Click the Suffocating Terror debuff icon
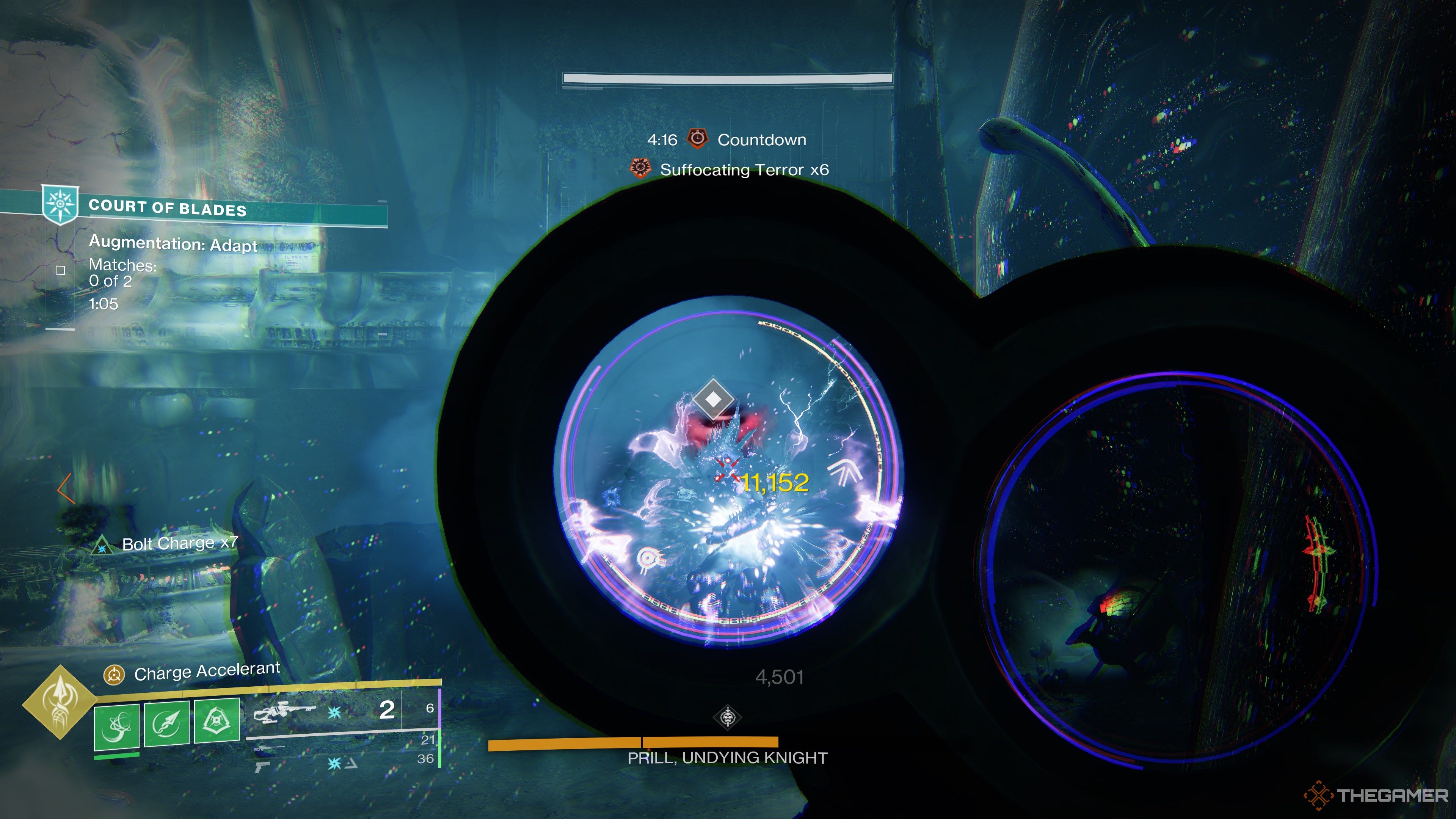 tap(640, 168)
